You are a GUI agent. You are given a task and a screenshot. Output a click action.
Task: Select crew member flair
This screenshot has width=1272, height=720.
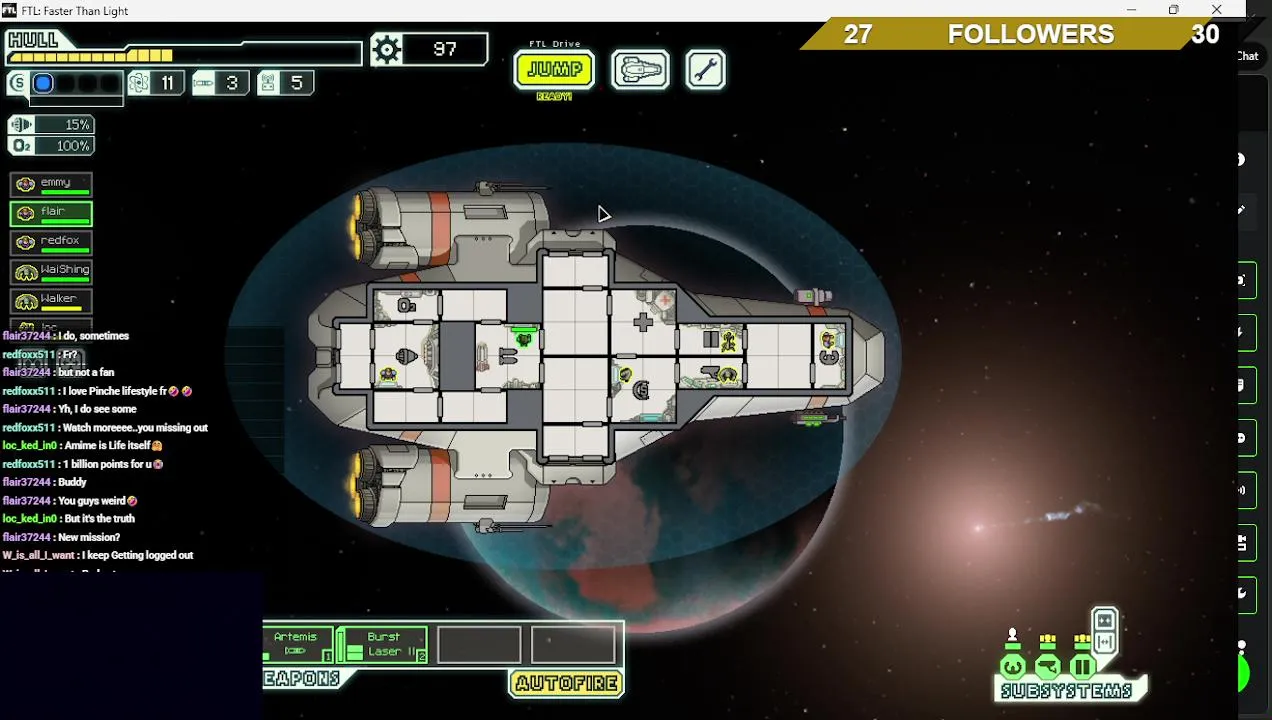point(51,213)
